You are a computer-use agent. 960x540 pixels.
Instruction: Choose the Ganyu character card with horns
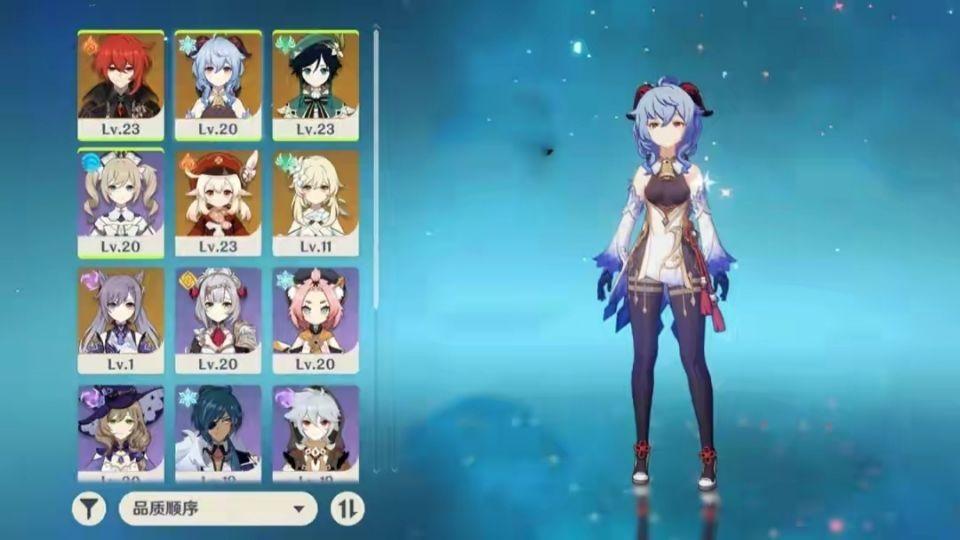point(218,85)
